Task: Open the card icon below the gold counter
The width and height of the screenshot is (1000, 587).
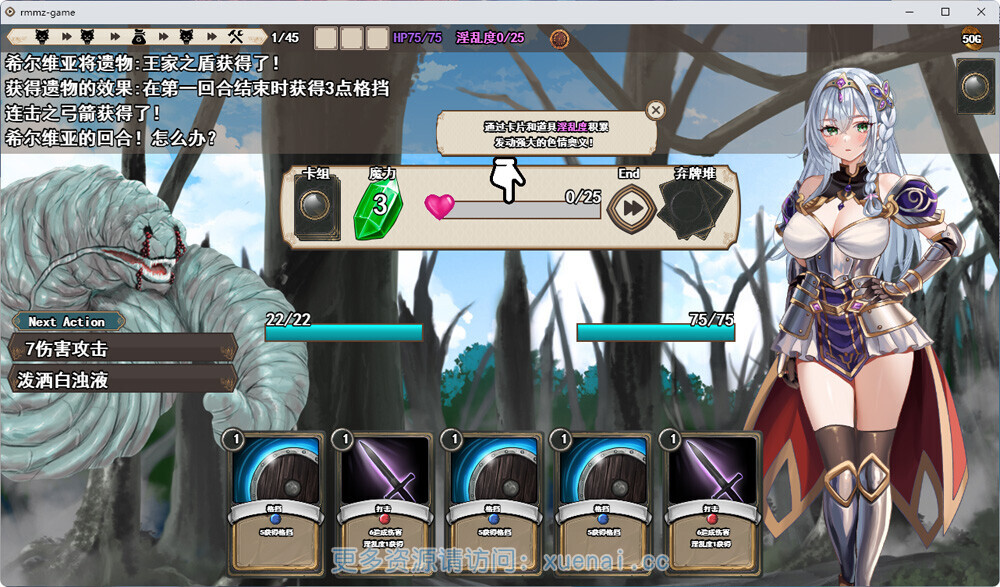Action: [x=975, y=87]
